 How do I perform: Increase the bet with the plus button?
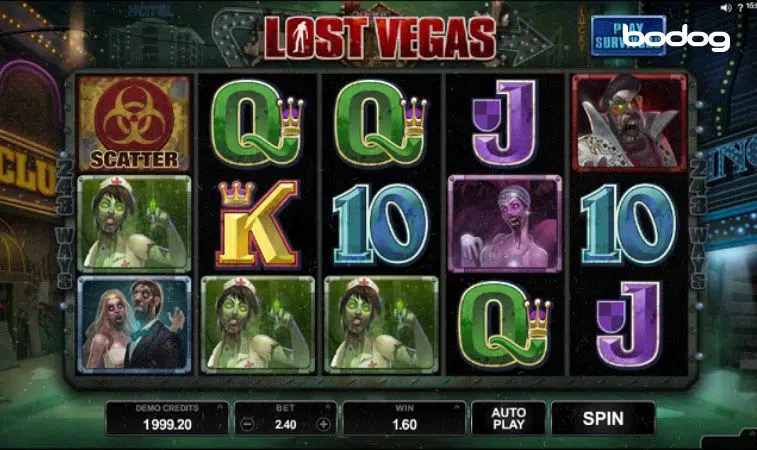[x=323, y=423]
